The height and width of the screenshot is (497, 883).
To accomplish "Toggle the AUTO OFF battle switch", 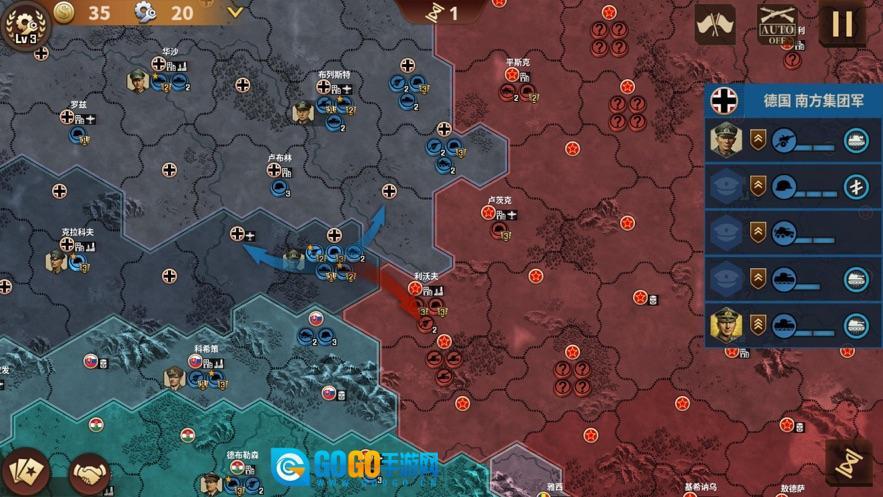I will 776,24.
